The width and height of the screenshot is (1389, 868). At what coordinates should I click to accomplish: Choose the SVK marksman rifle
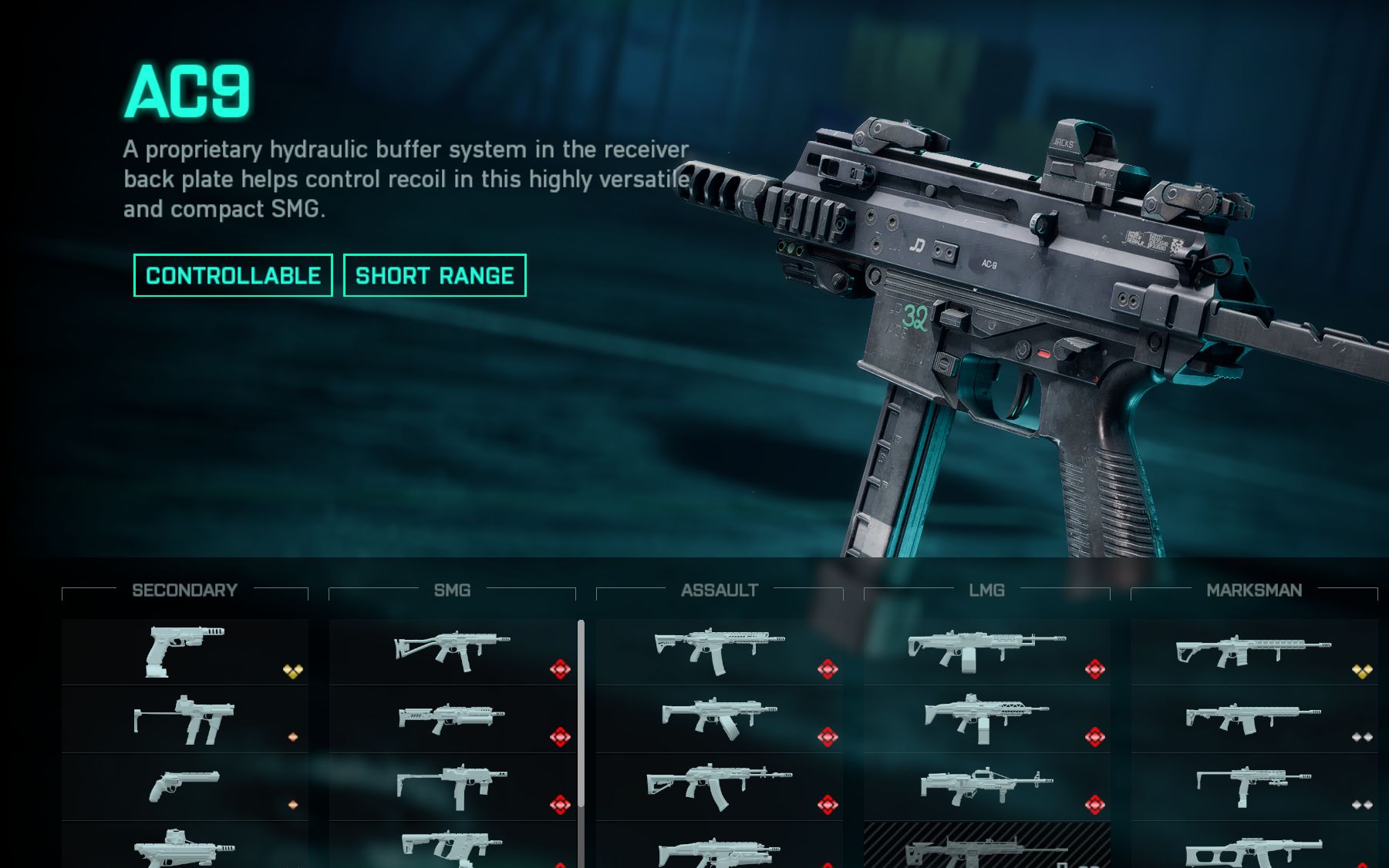1254,719
